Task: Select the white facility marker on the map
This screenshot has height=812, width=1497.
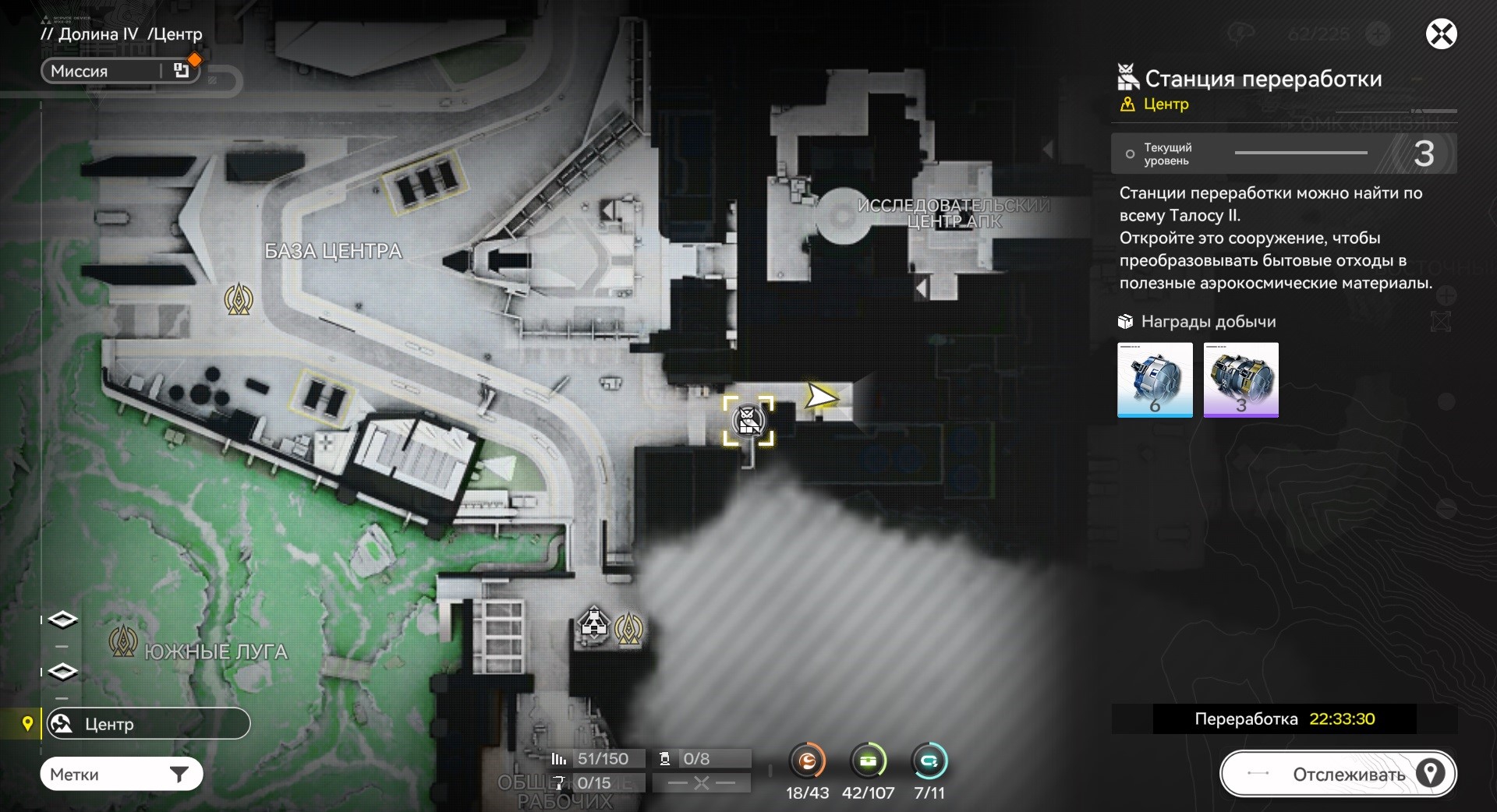Action: [x=594, y=624]
